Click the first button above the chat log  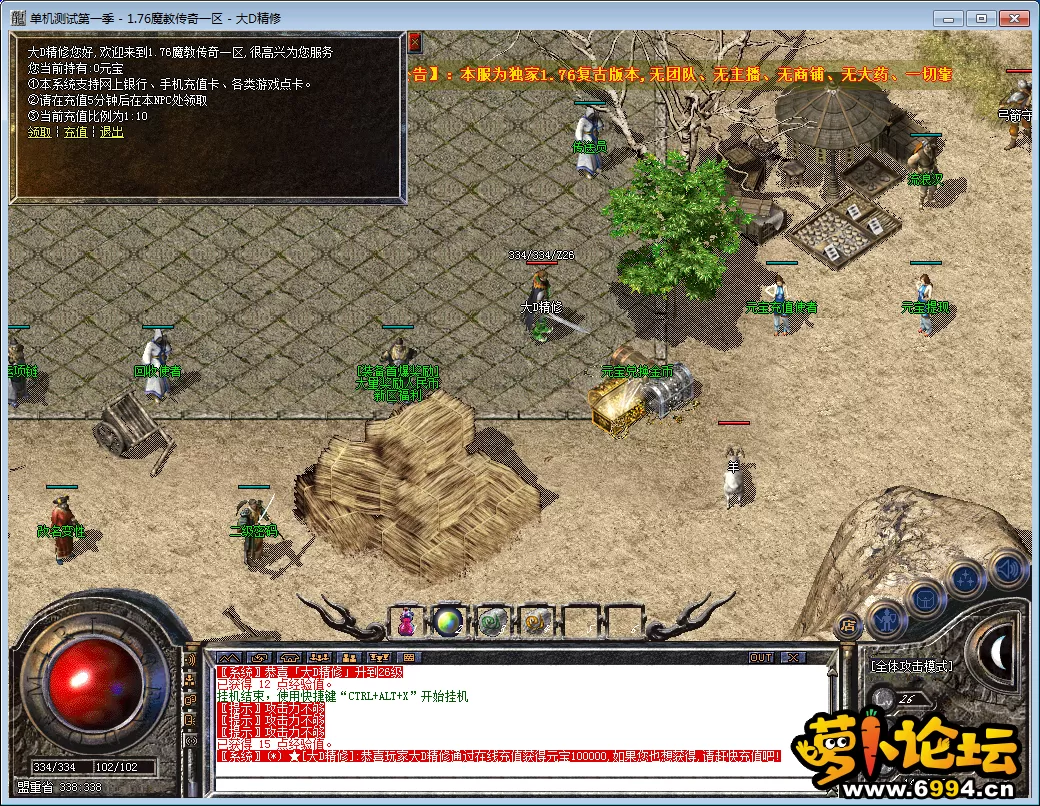tap(228, 657)
